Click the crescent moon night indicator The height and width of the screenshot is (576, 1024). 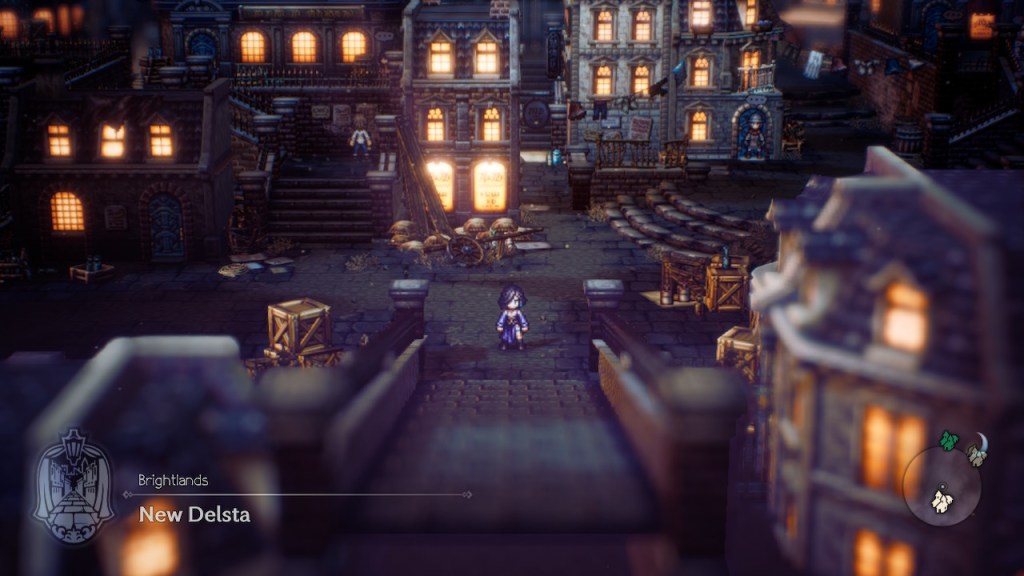click(981, 441)
